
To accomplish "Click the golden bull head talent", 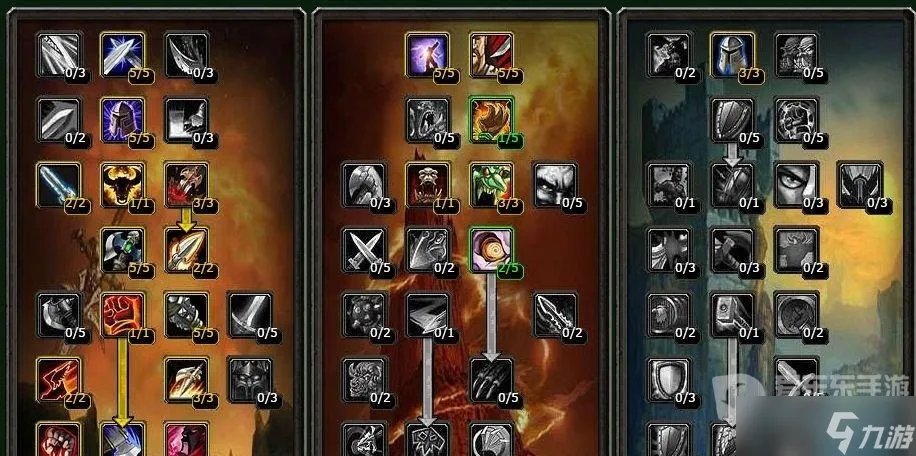I will pyautogui.click(x=122, y=184).
